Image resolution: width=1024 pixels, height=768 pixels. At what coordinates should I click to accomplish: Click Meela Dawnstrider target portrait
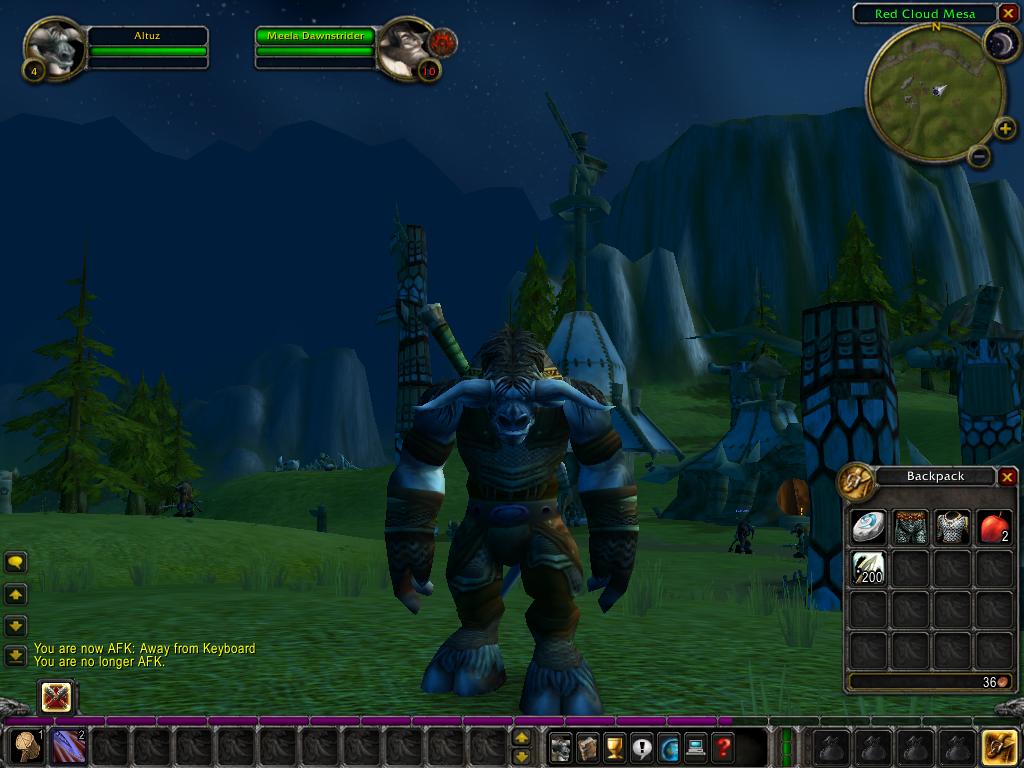[x=406, y=46]
